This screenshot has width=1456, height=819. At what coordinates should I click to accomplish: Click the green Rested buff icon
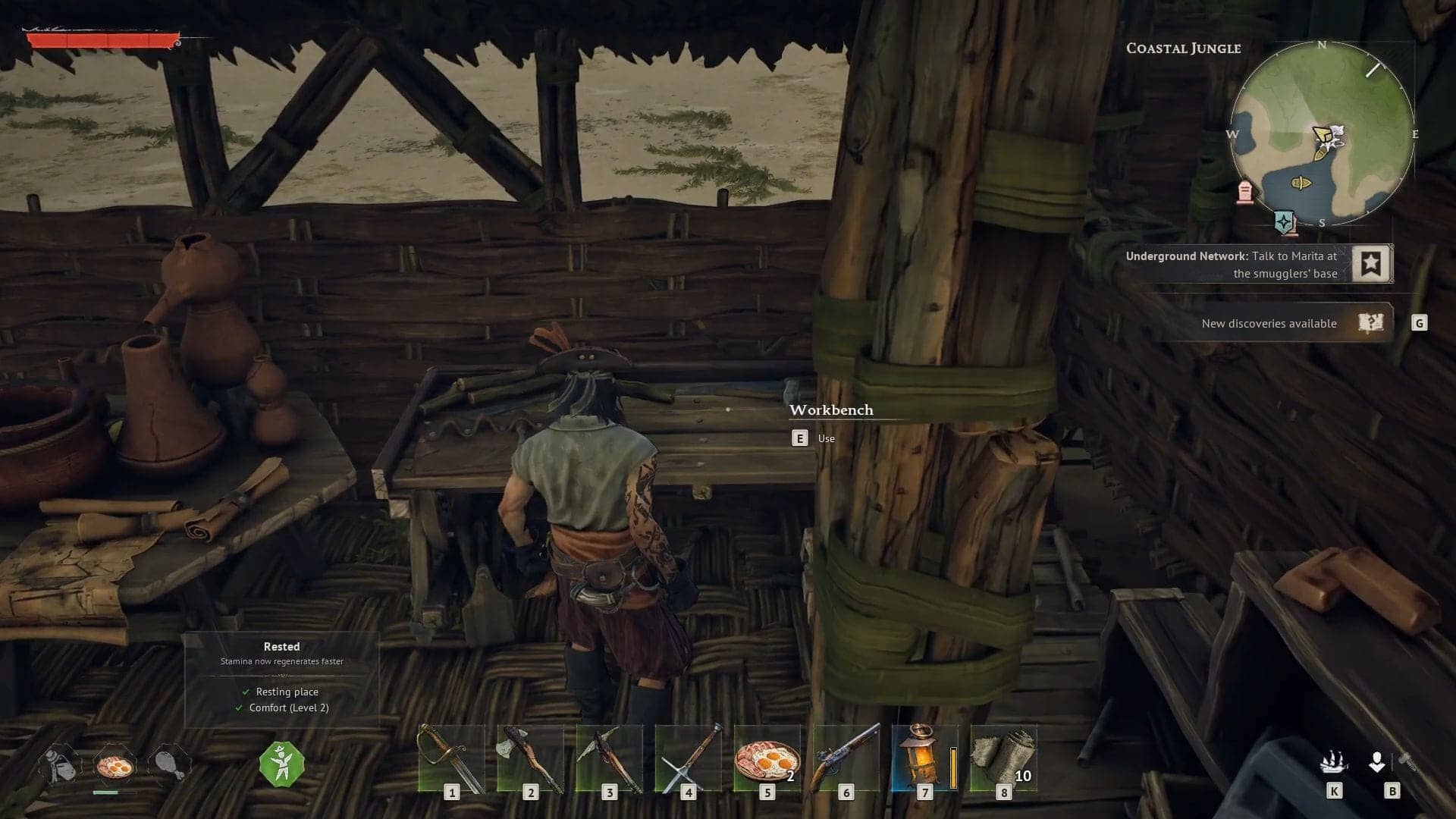(x=281, y=764)
